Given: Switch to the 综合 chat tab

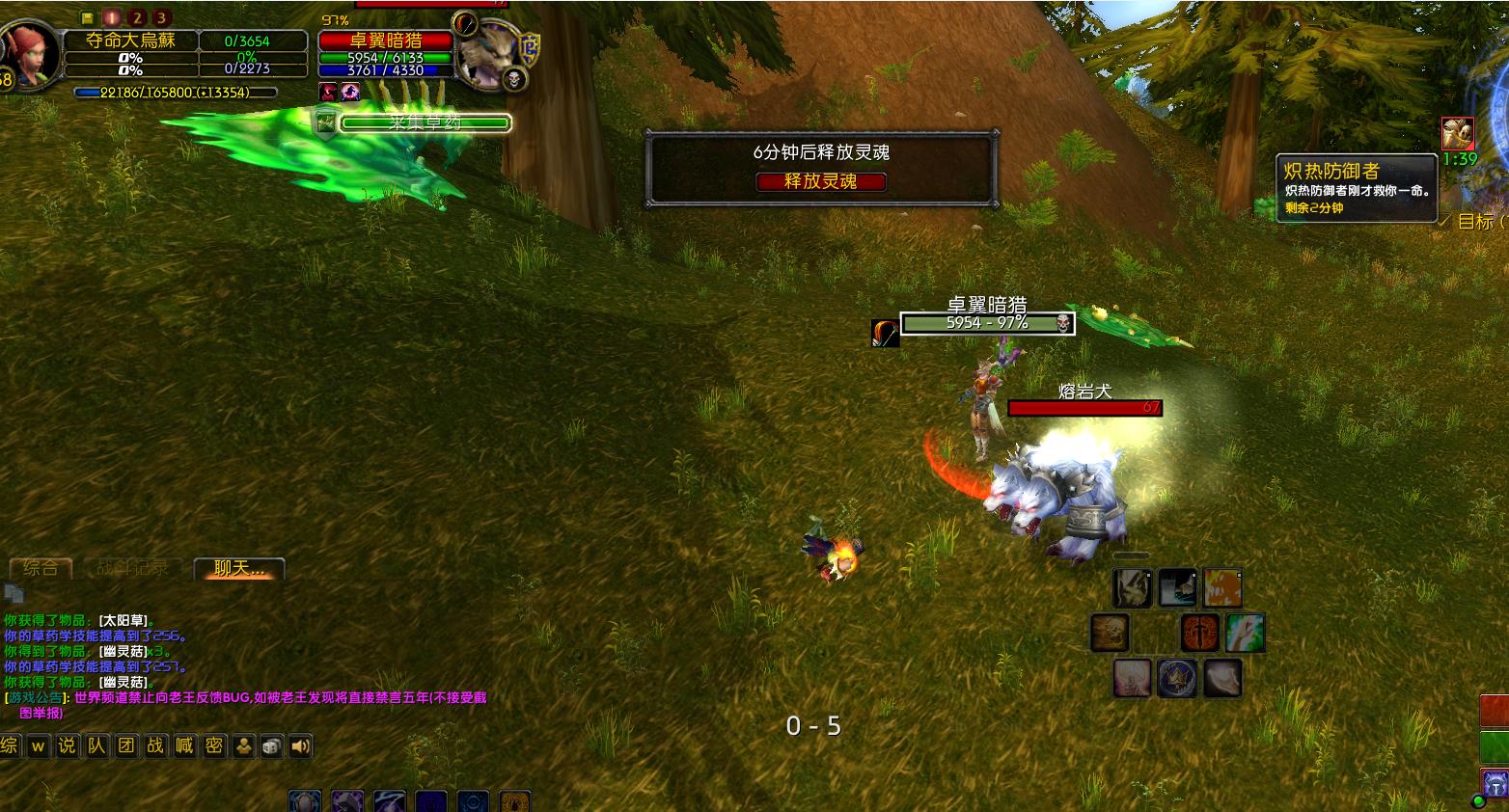Looking at the screenshot, I should [x=41, y=568].
